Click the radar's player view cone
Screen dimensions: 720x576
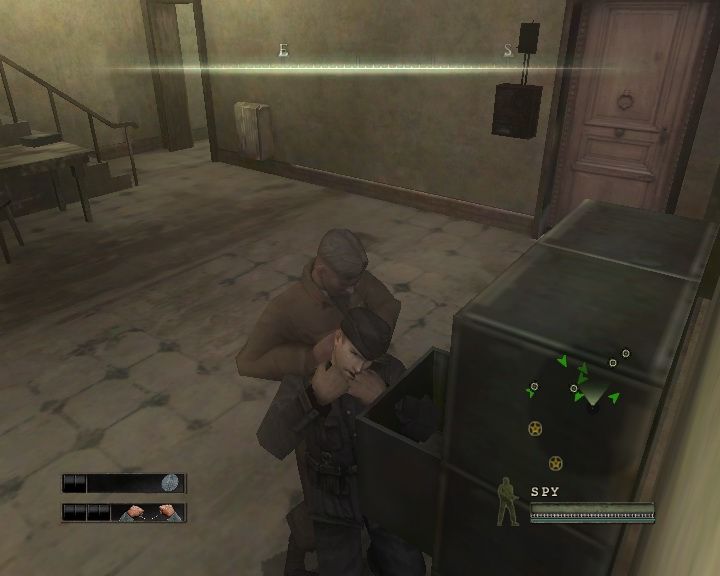pos(593,391)
